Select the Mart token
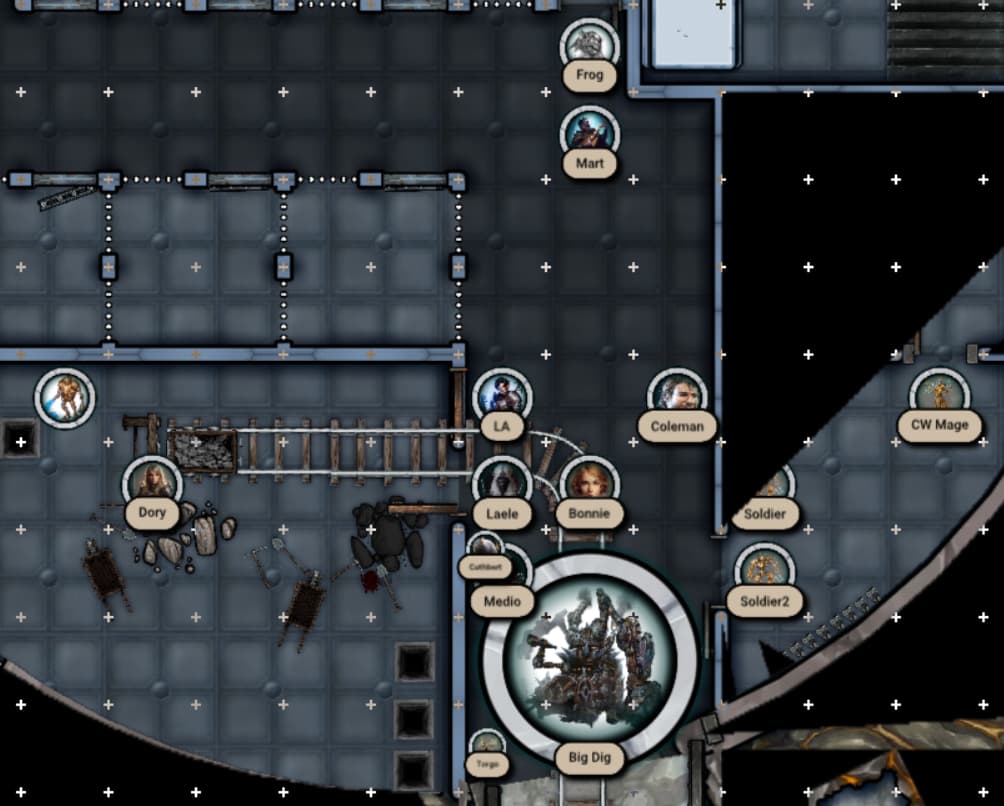The height and width of the screenshot is (806, 1004). [x=590, y=134]
